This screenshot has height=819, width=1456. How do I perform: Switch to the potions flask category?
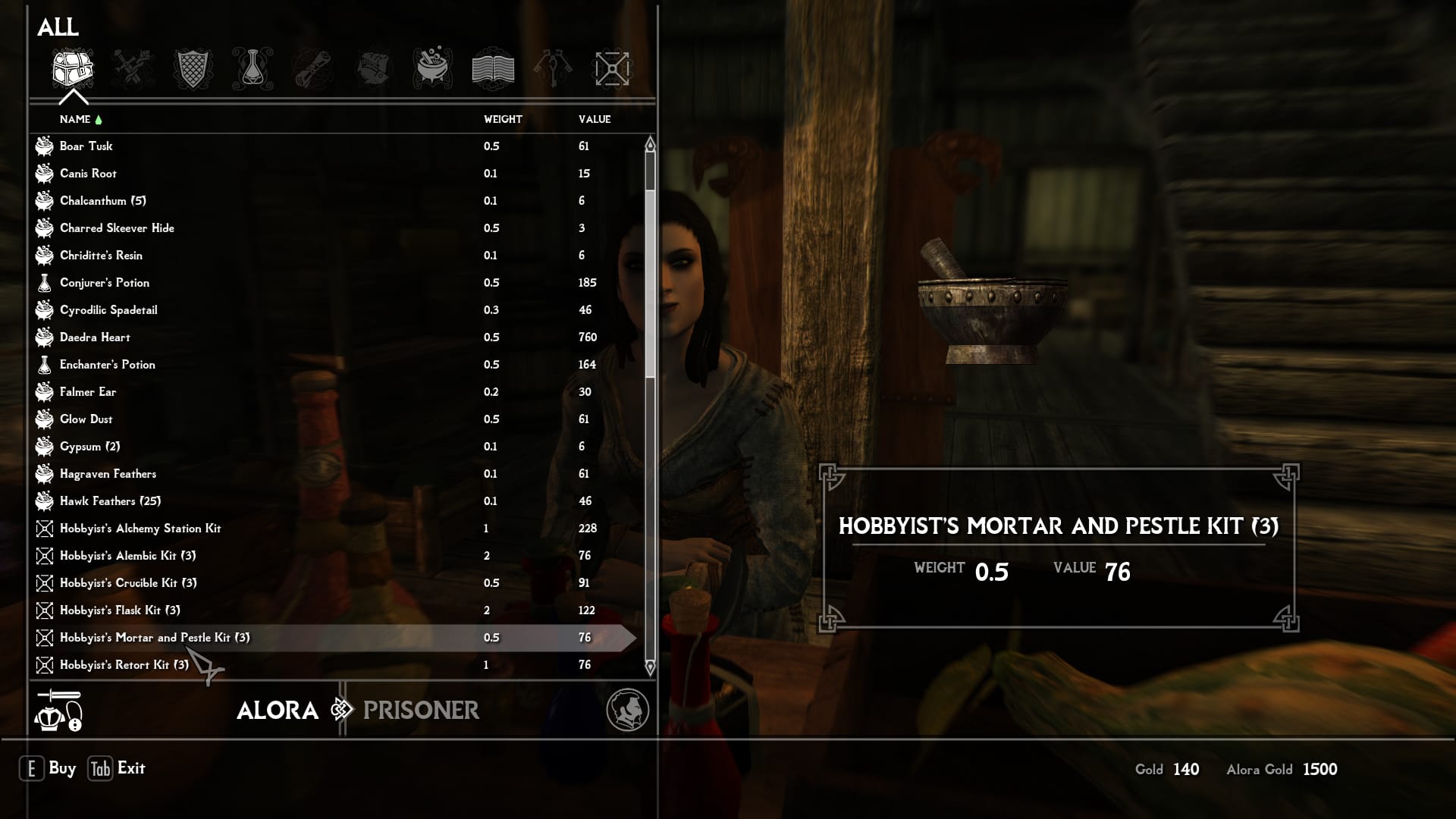click(253, 69)
